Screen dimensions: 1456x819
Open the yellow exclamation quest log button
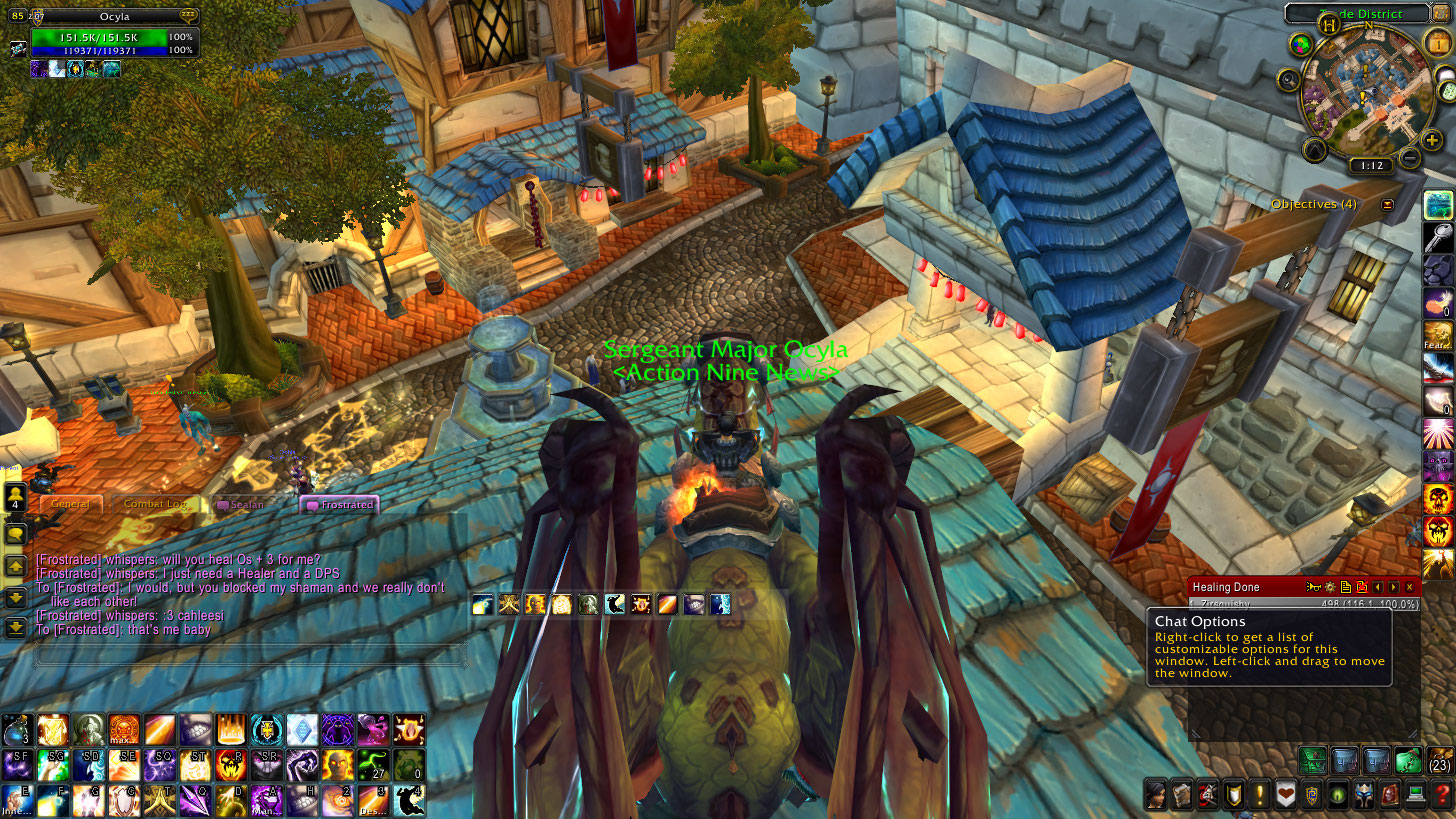point(1259,795)
